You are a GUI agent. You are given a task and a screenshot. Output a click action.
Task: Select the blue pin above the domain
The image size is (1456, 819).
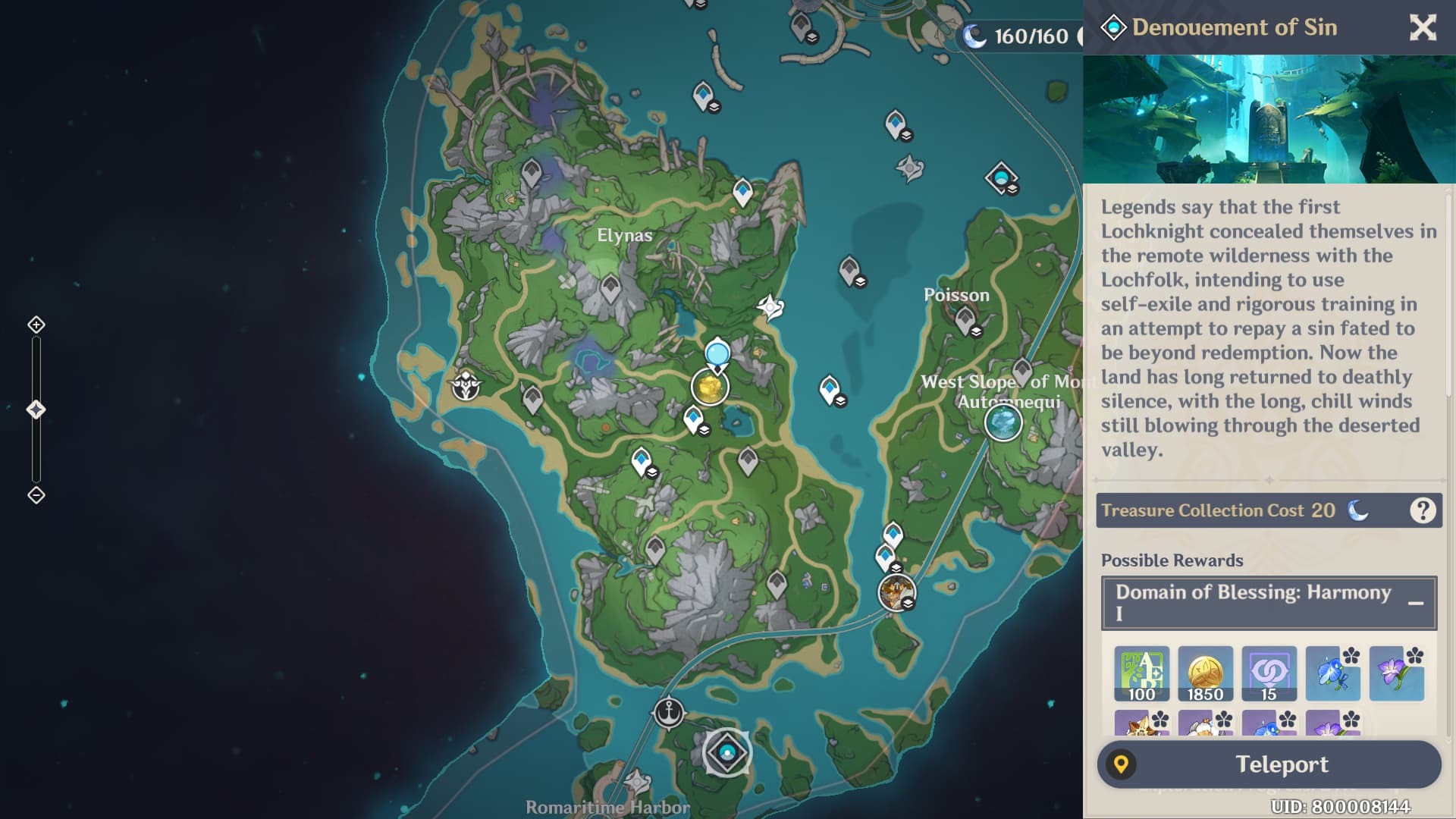pyautogui.click(x=717, y=354)
